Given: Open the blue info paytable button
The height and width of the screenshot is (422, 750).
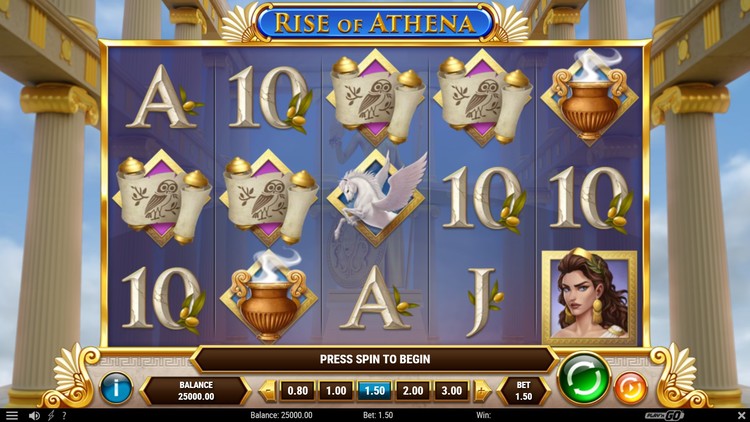Looking at the screenshot, I should pos(117,386).
